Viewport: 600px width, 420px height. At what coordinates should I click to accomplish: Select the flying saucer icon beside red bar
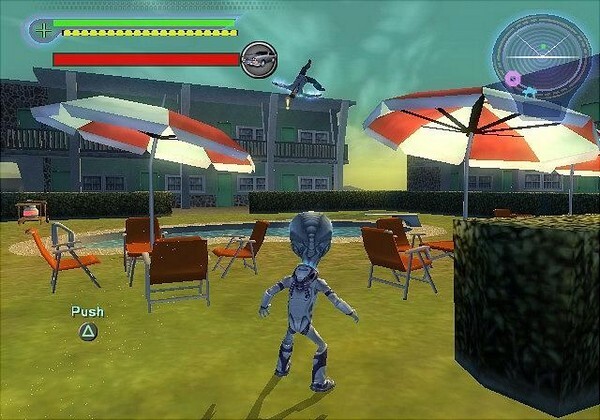[x=259, y=59]
